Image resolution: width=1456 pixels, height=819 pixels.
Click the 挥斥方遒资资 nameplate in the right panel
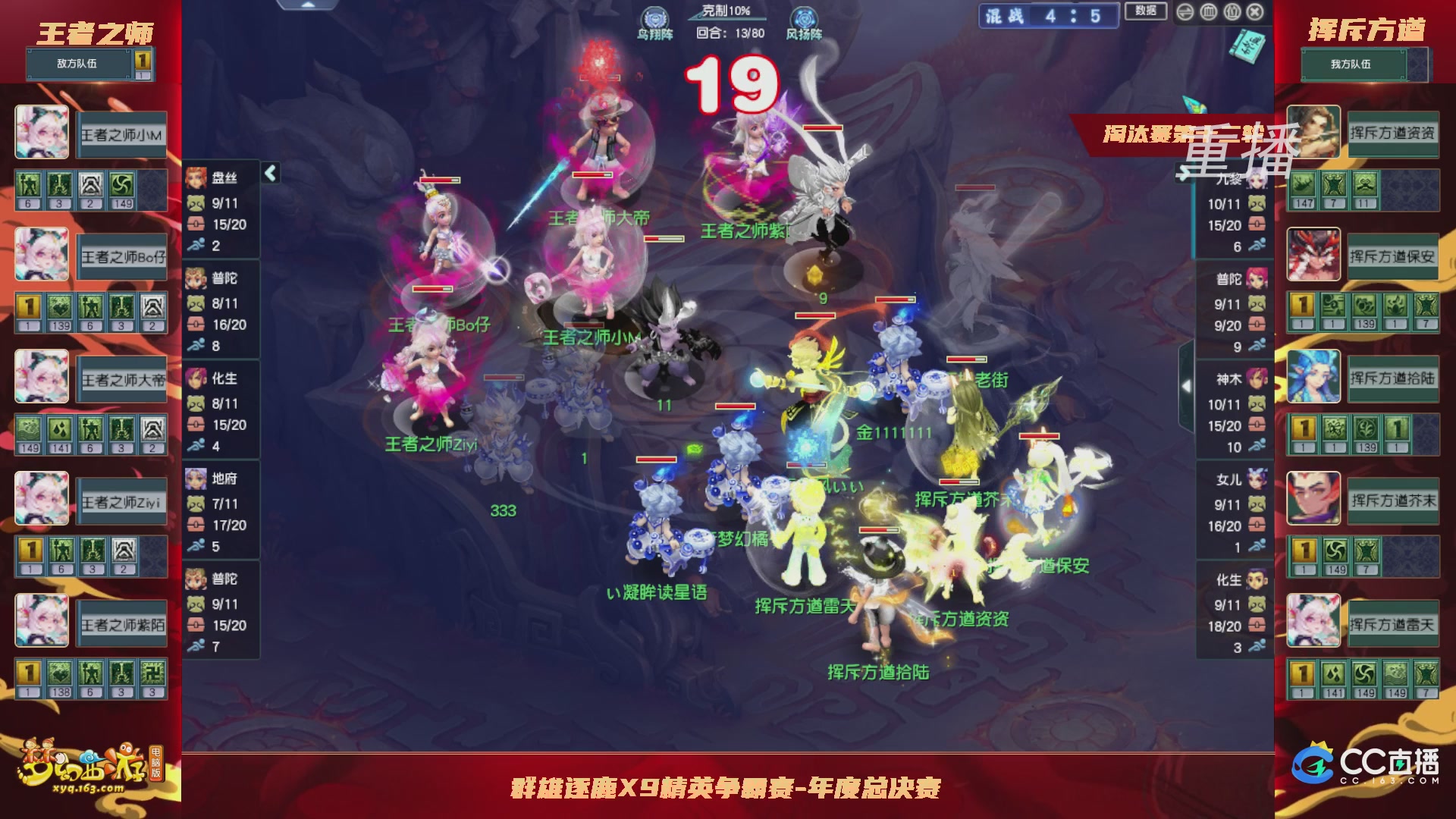point(1394,134)
